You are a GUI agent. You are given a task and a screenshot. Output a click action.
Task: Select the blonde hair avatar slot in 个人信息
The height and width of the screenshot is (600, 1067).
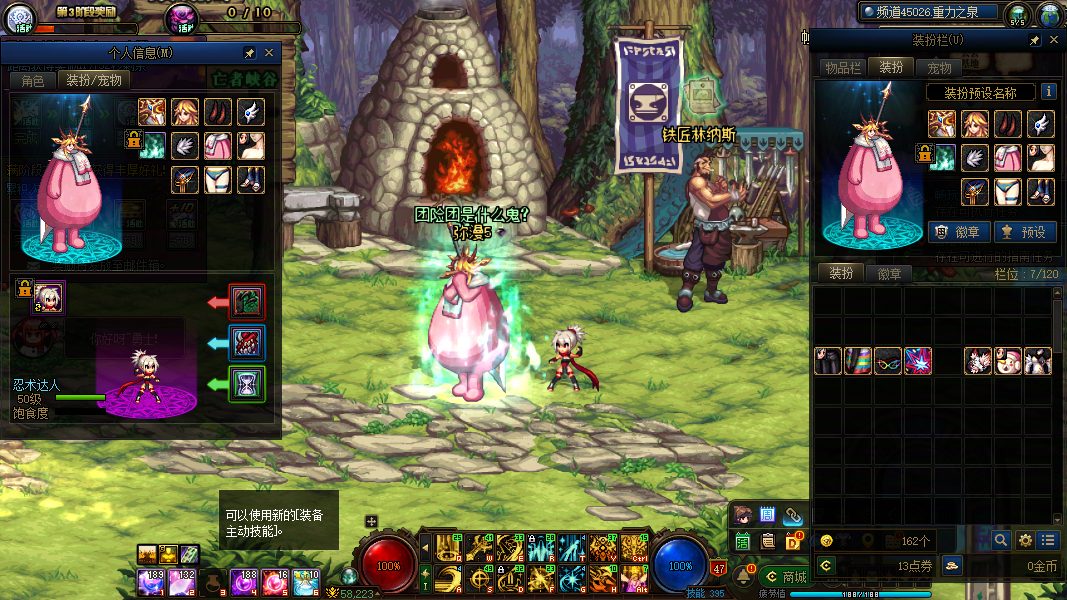184,111
